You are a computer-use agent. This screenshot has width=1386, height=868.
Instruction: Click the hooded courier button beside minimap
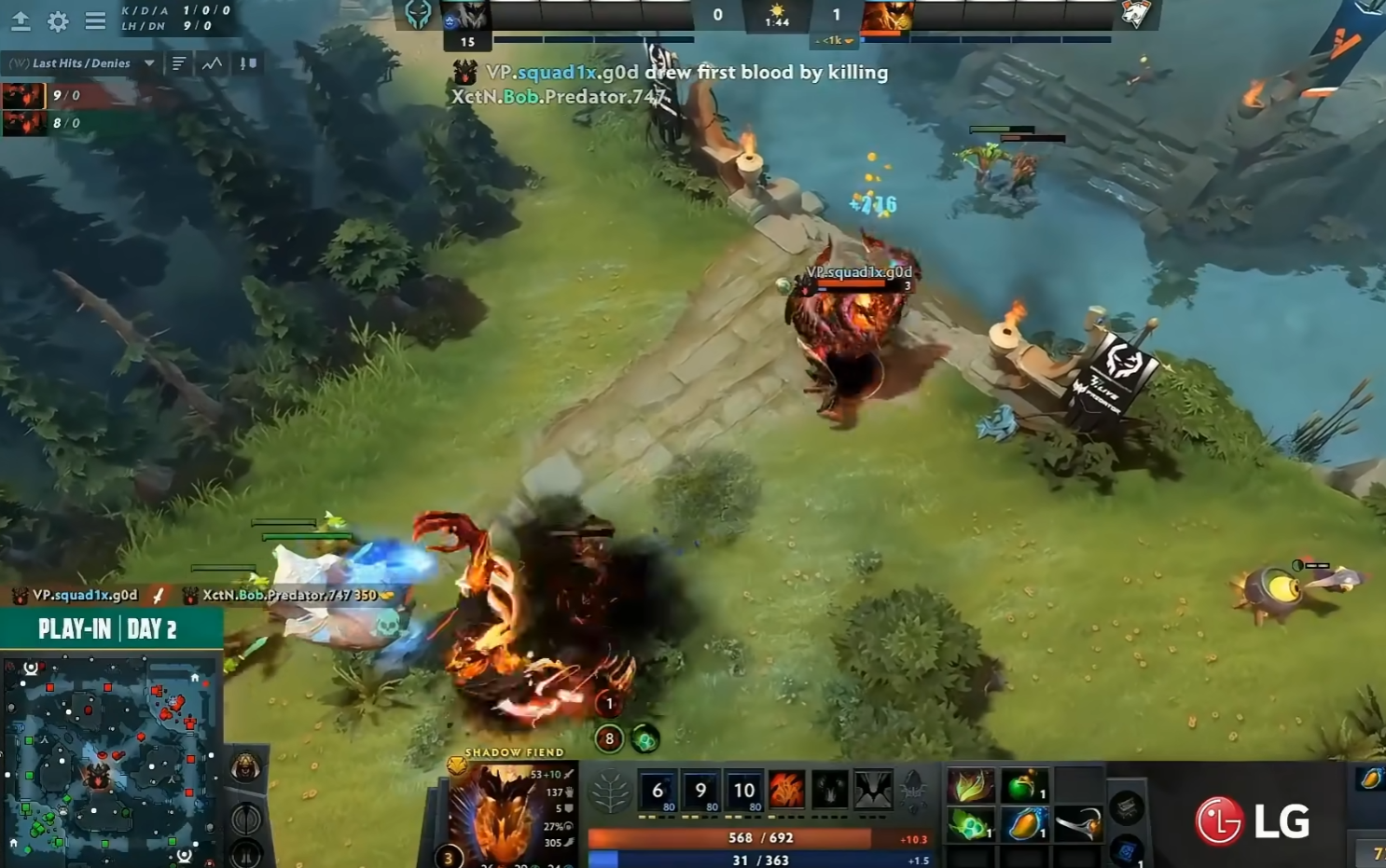(246, 767)
